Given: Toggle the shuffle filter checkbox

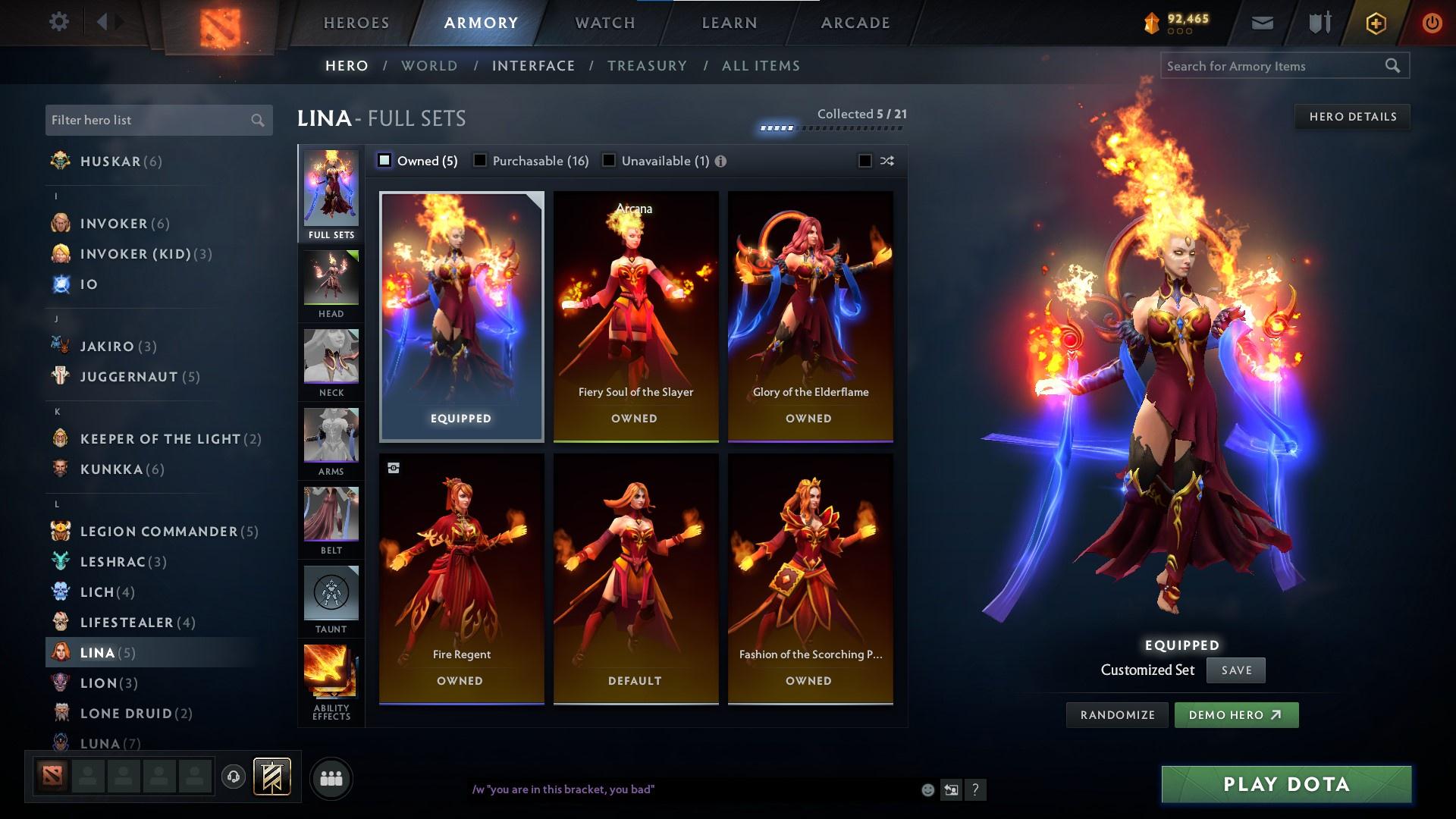Looking at the screenshot, I should click(x=864, y=161).
